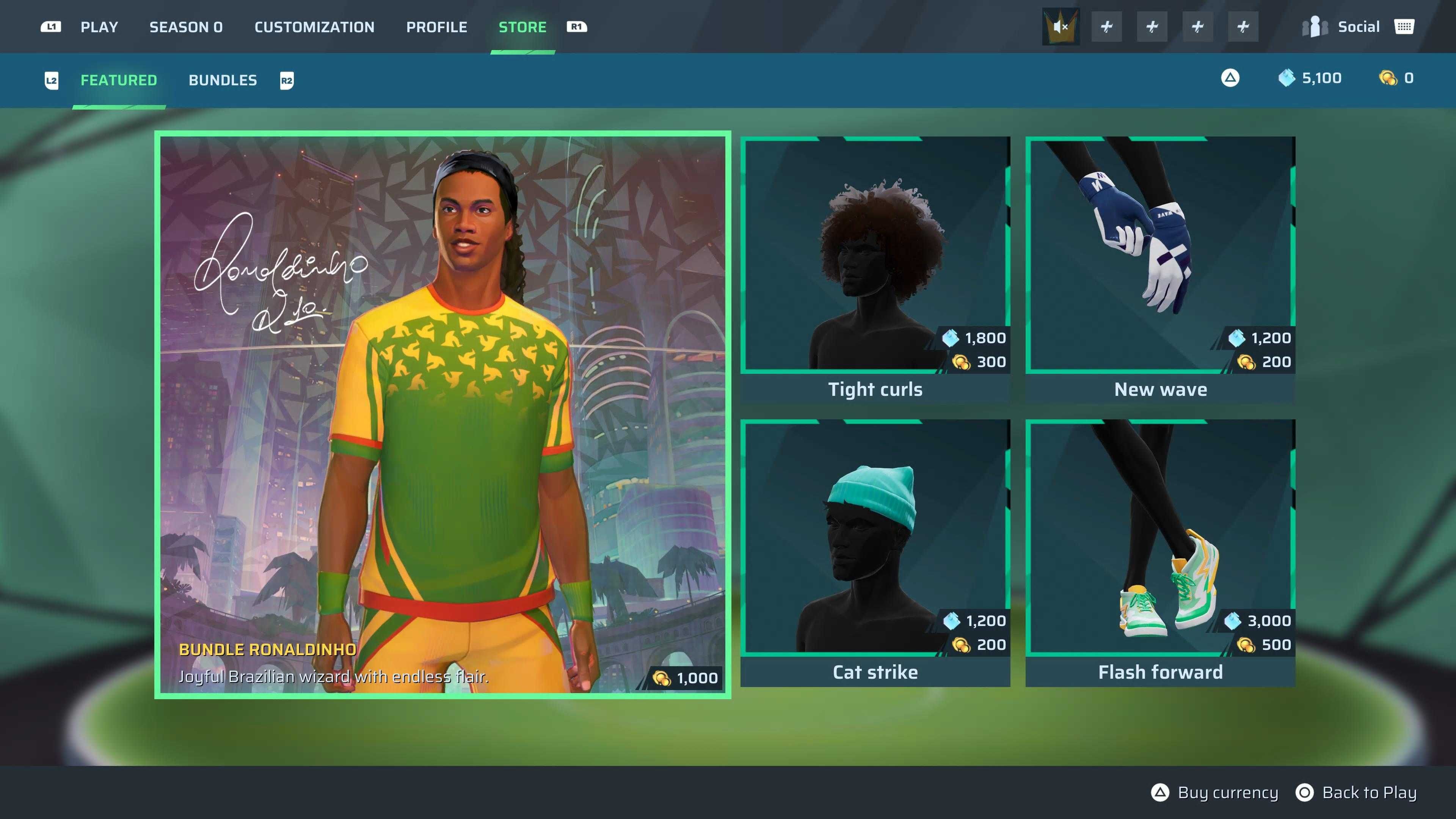Click the blue gem currency icon showing 5,100
1456x819 pixels.
tap(1286, 78)
